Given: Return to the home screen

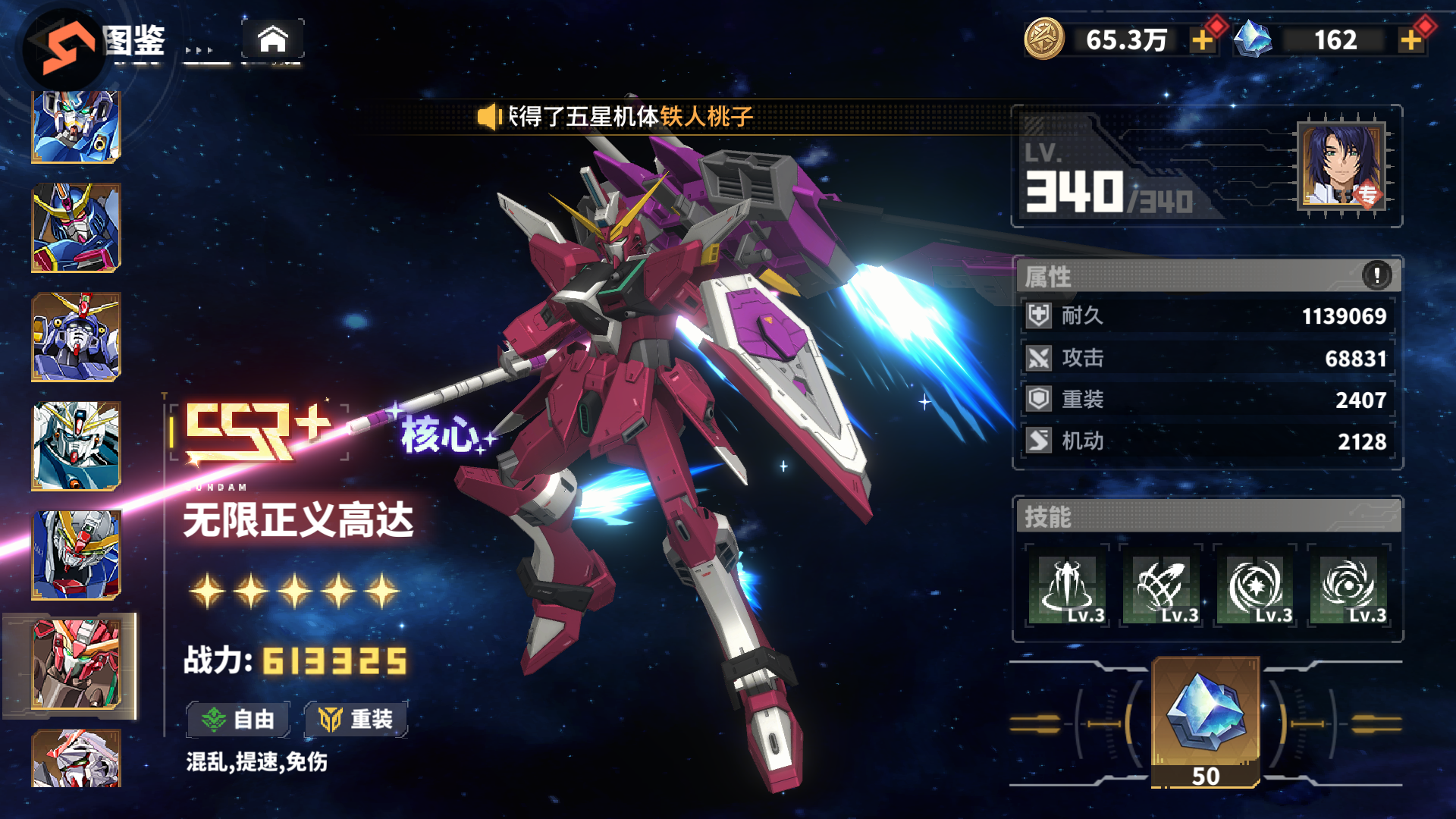Looking at the screenshot, I should 273,39.
